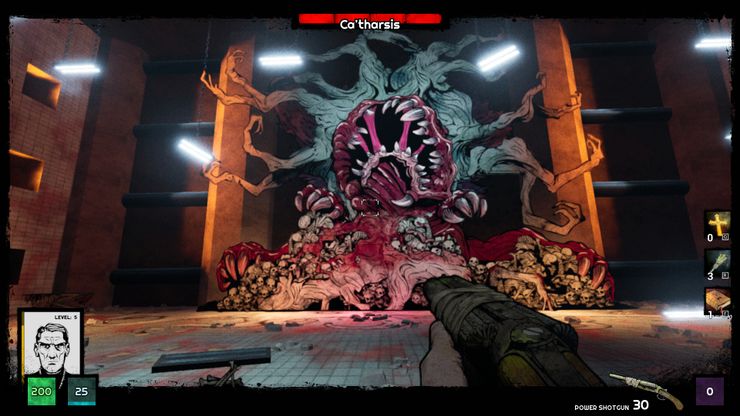The width and height of the screenshot is (740, 416).
Task: Click the Power Shotgun weapon icon
Action: tap(645, 388)
